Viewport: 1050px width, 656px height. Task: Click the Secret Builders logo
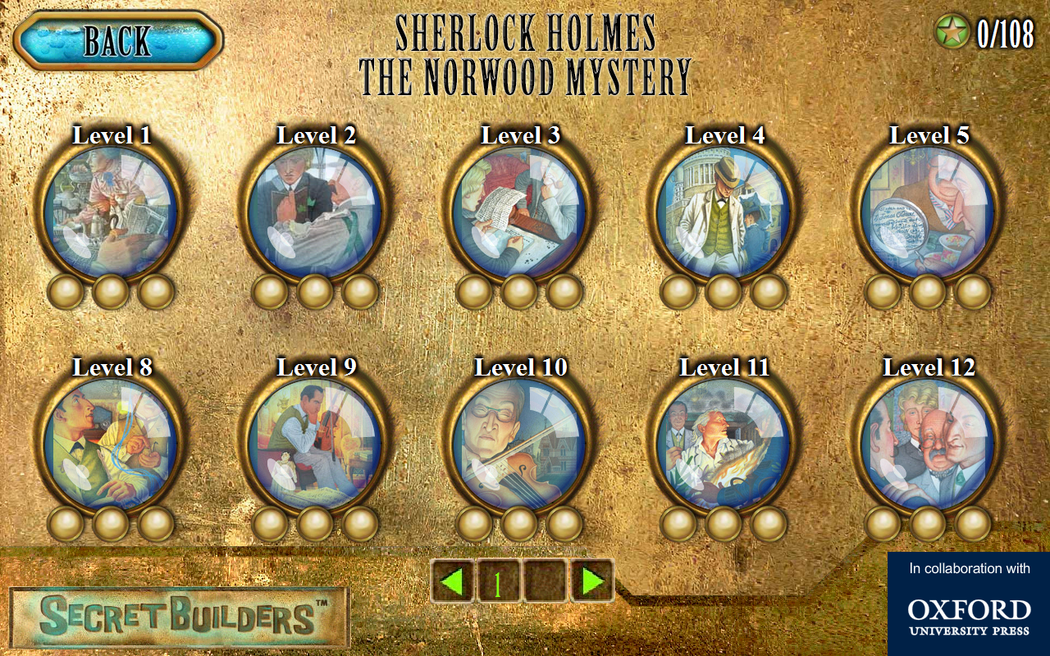pyautogui.click(x=180, y=617)
